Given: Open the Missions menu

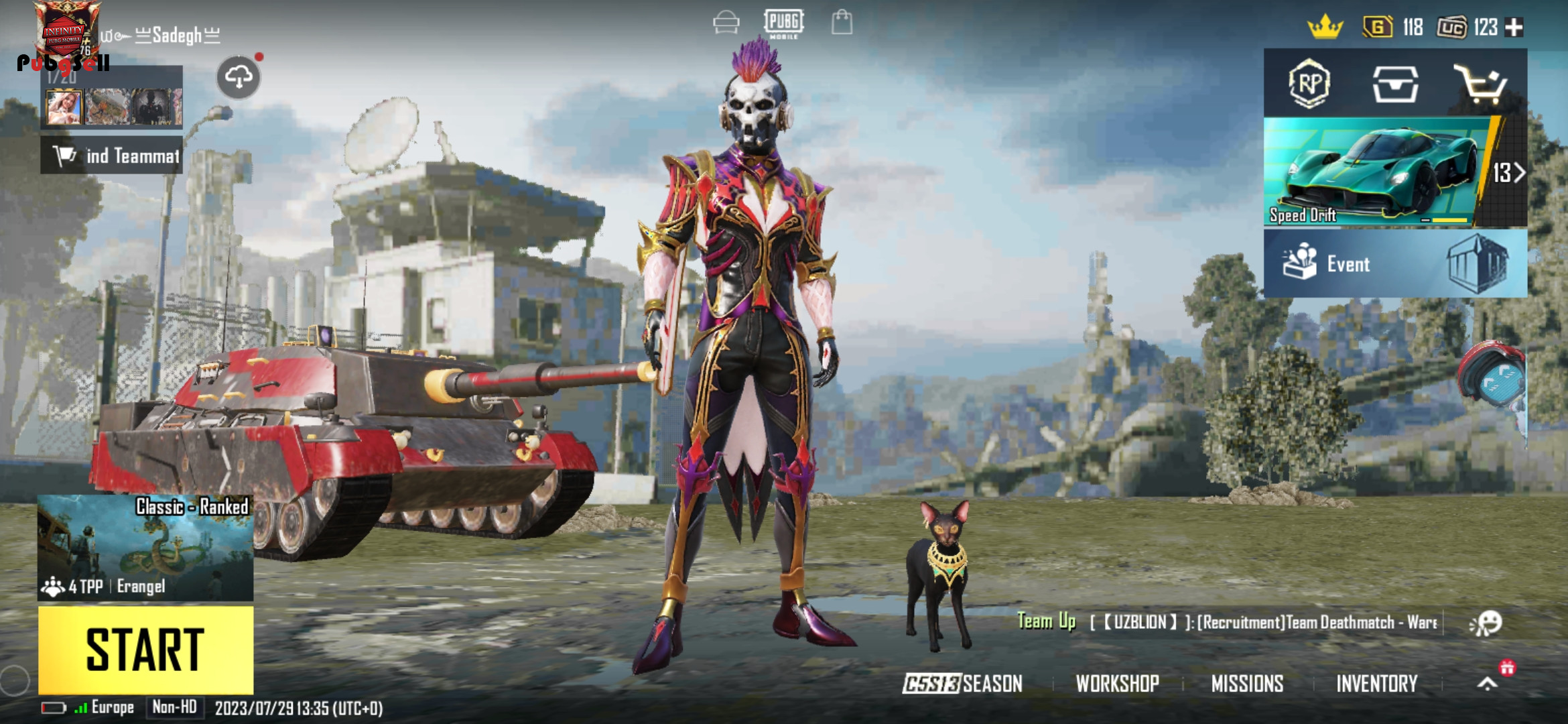Looking at the screenshot, I should [1247, 684].
